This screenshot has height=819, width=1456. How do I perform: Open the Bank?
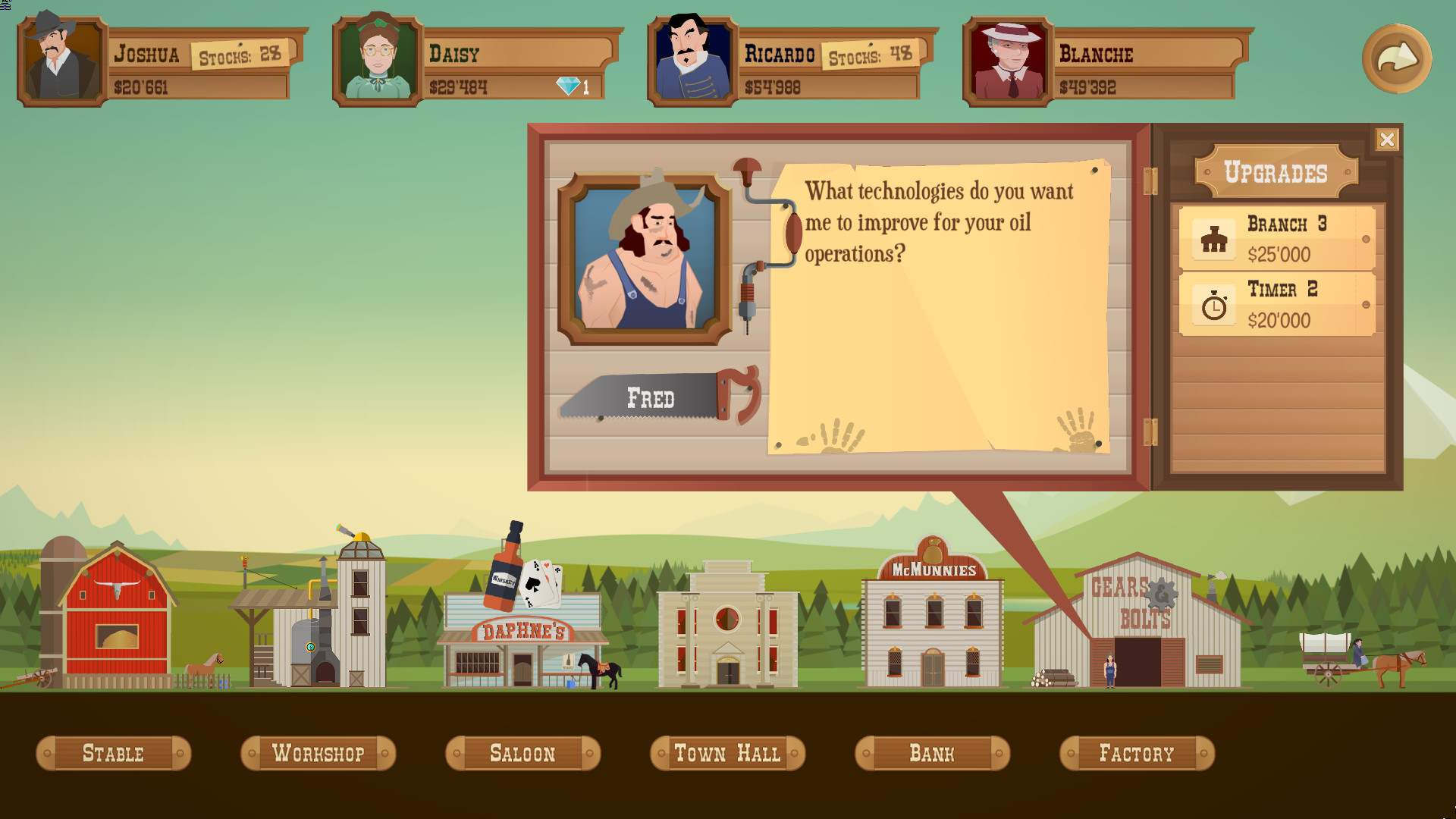pos(932,753)
